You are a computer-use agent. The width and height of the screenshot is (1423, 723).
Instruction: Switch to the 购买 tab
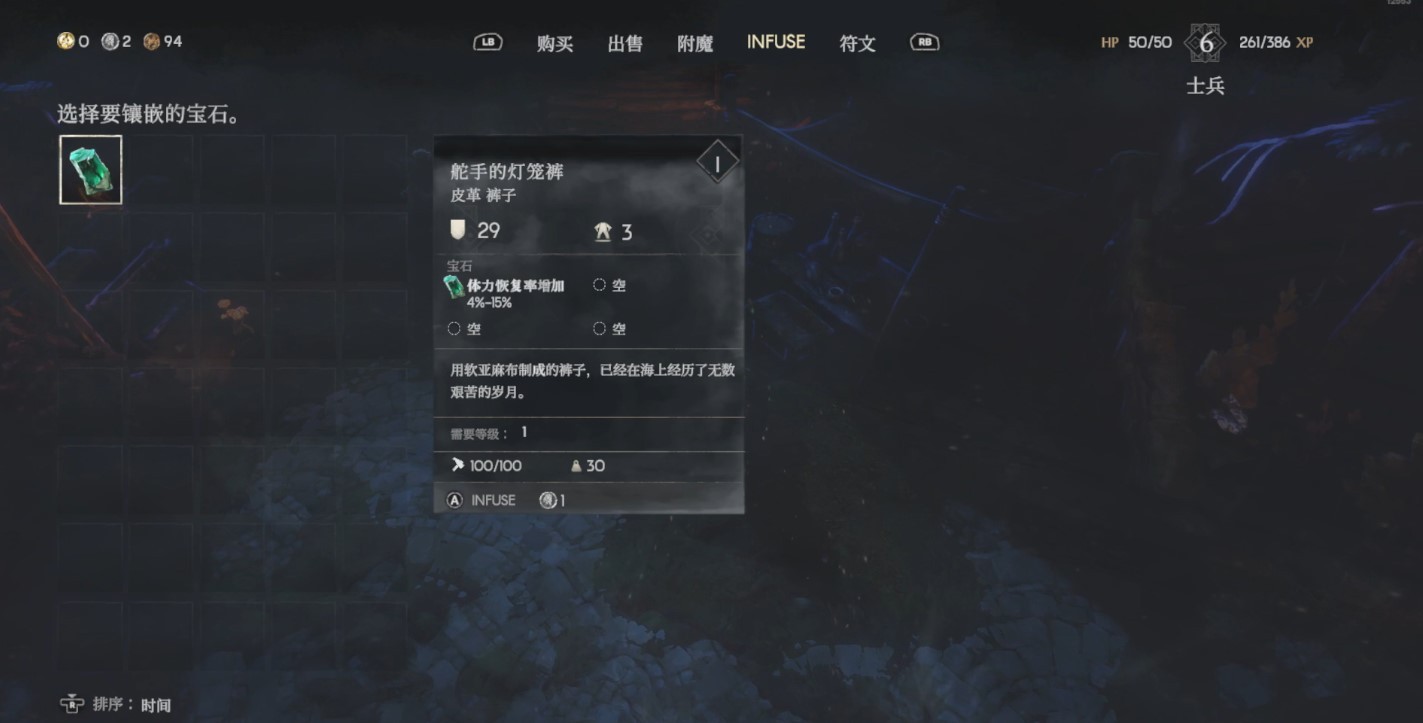pos(555,43)
